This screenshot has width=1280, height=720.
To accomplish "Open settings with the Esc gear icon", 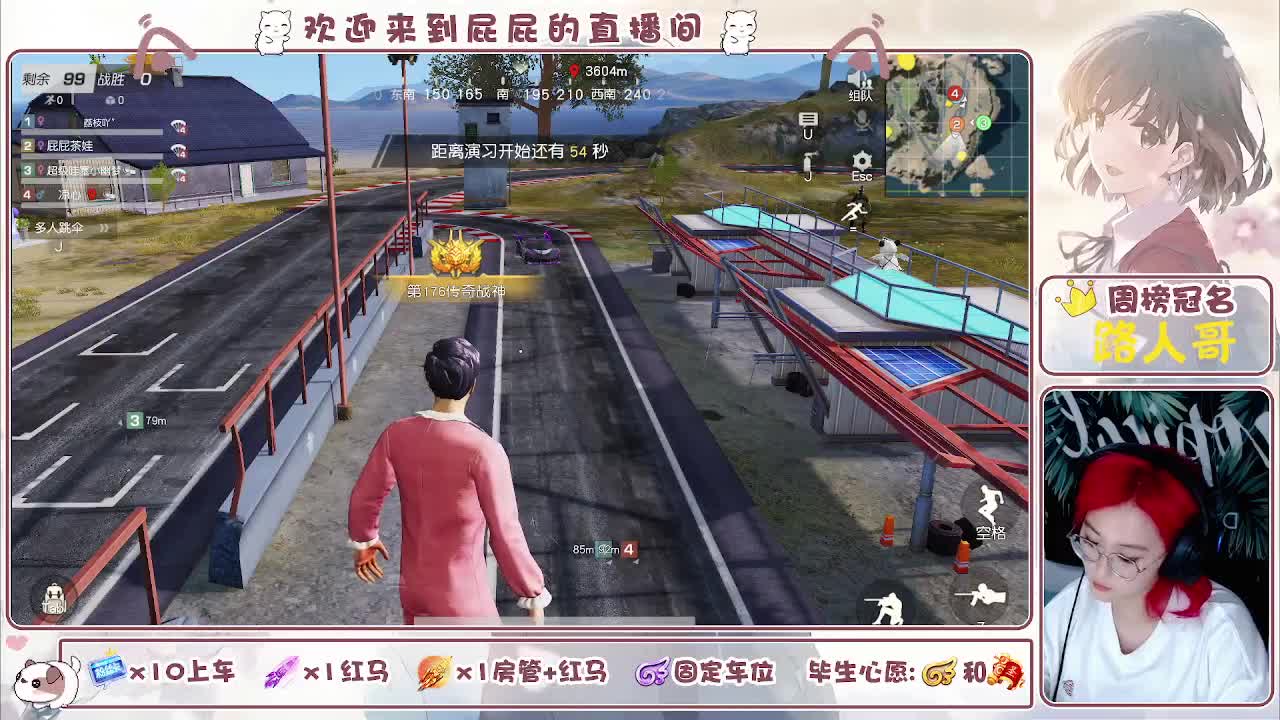I will pos(861,160).
